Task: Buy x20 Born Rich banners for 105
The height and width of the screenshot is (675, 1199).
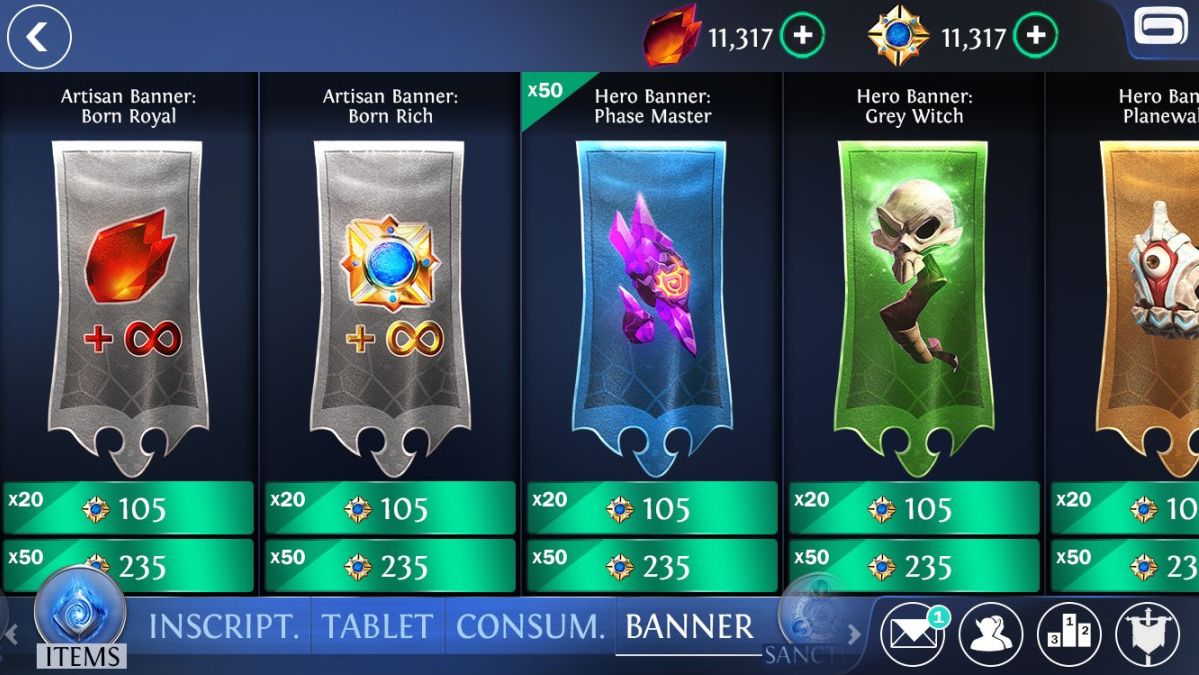Action: click(x=390, y=508)
